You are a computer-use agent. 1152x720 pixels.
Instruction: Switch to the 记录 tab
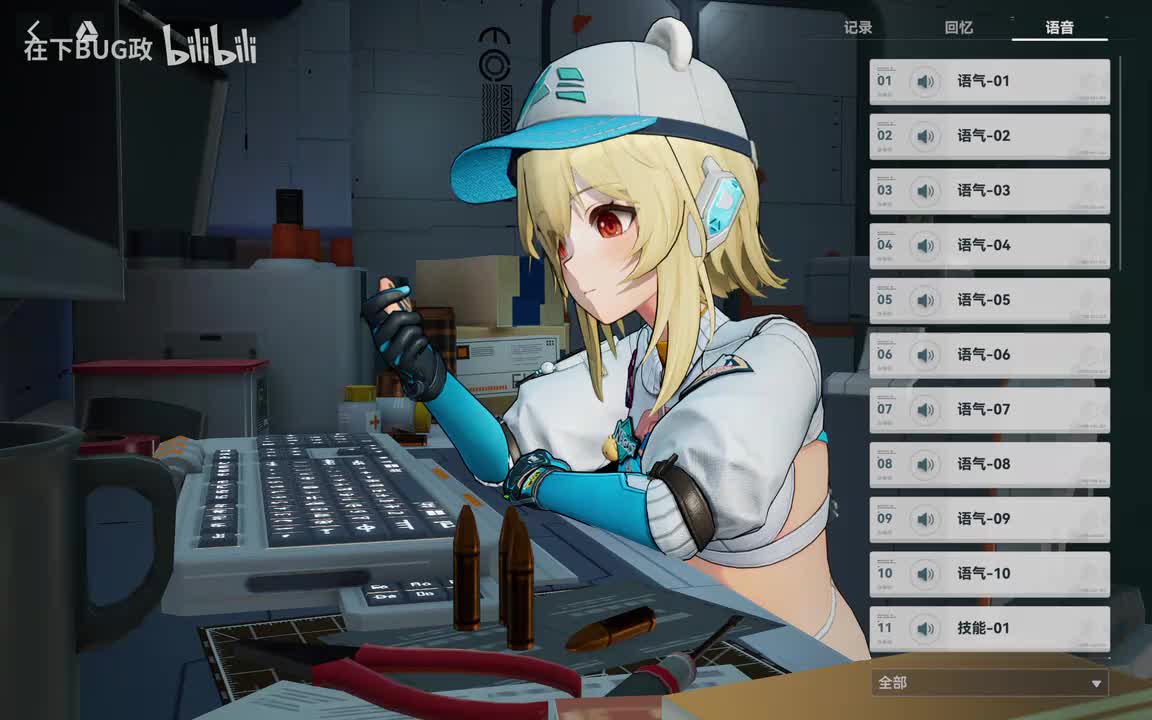pyautogui.click(x=858, y=28)
